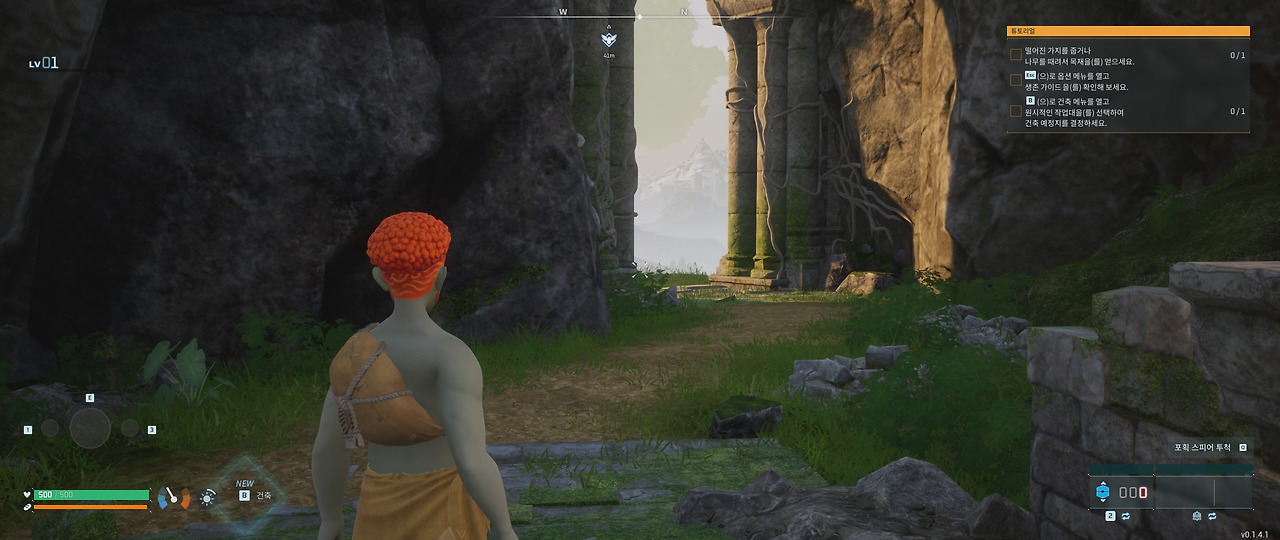The height and width of the screenshot is (540, 1280).
Task: Select the waypoint marker on the compass
Action: click(x=609, y=39)
